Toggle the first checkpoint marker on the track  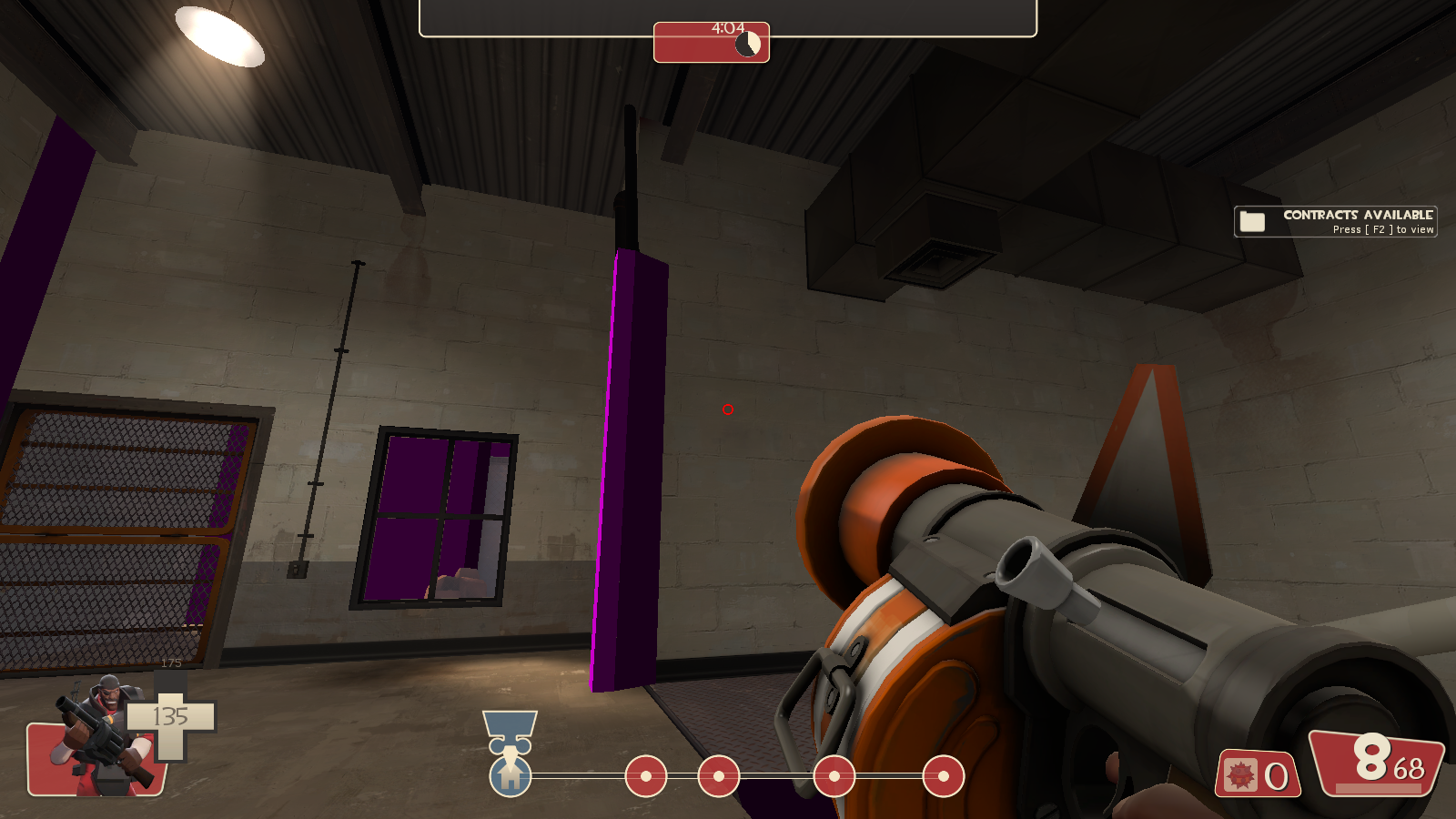(646, 778)
